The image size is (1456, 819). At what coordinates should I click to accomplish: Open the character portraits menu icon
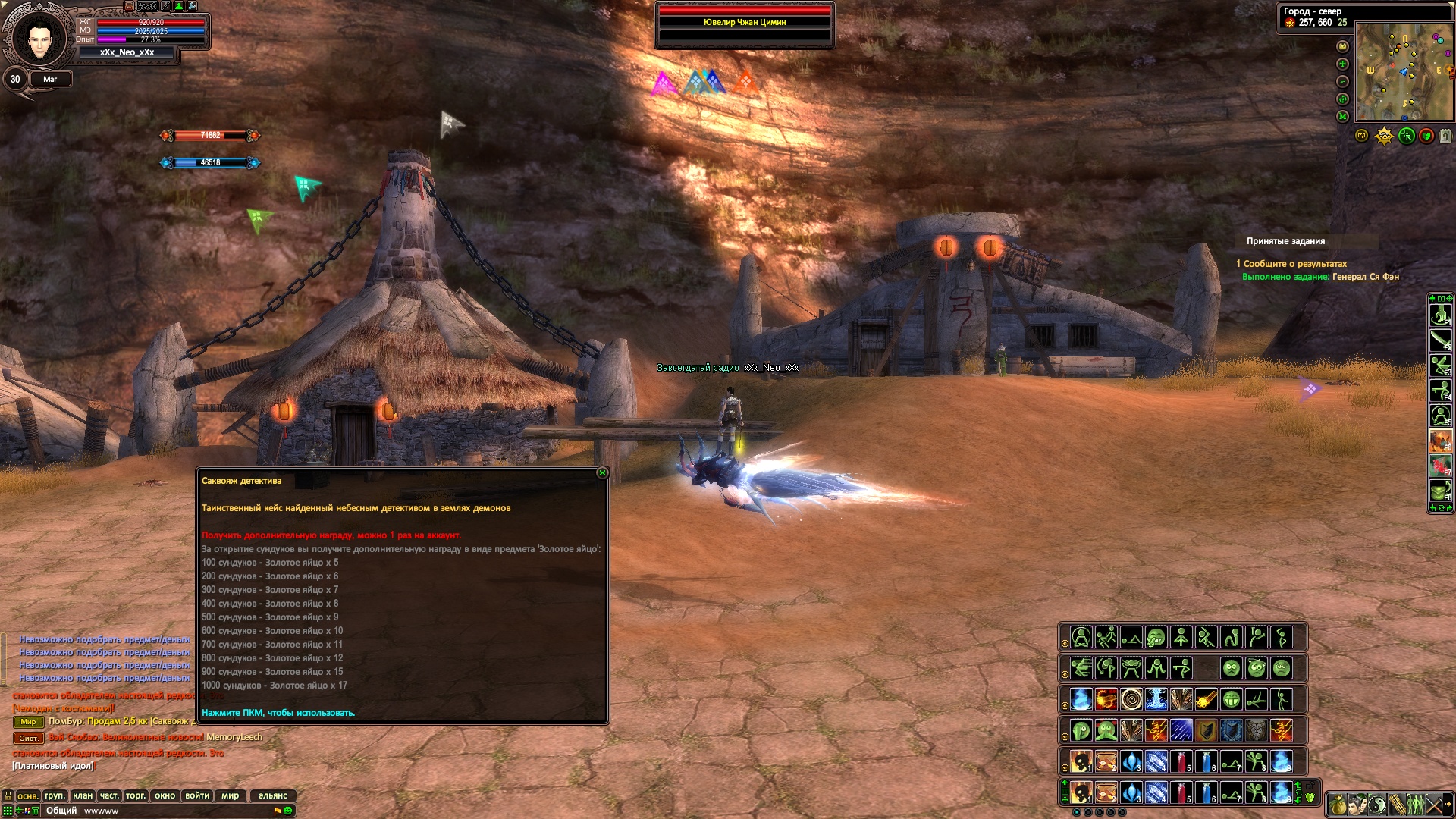pyautogui.click(x=1358, y=804)
